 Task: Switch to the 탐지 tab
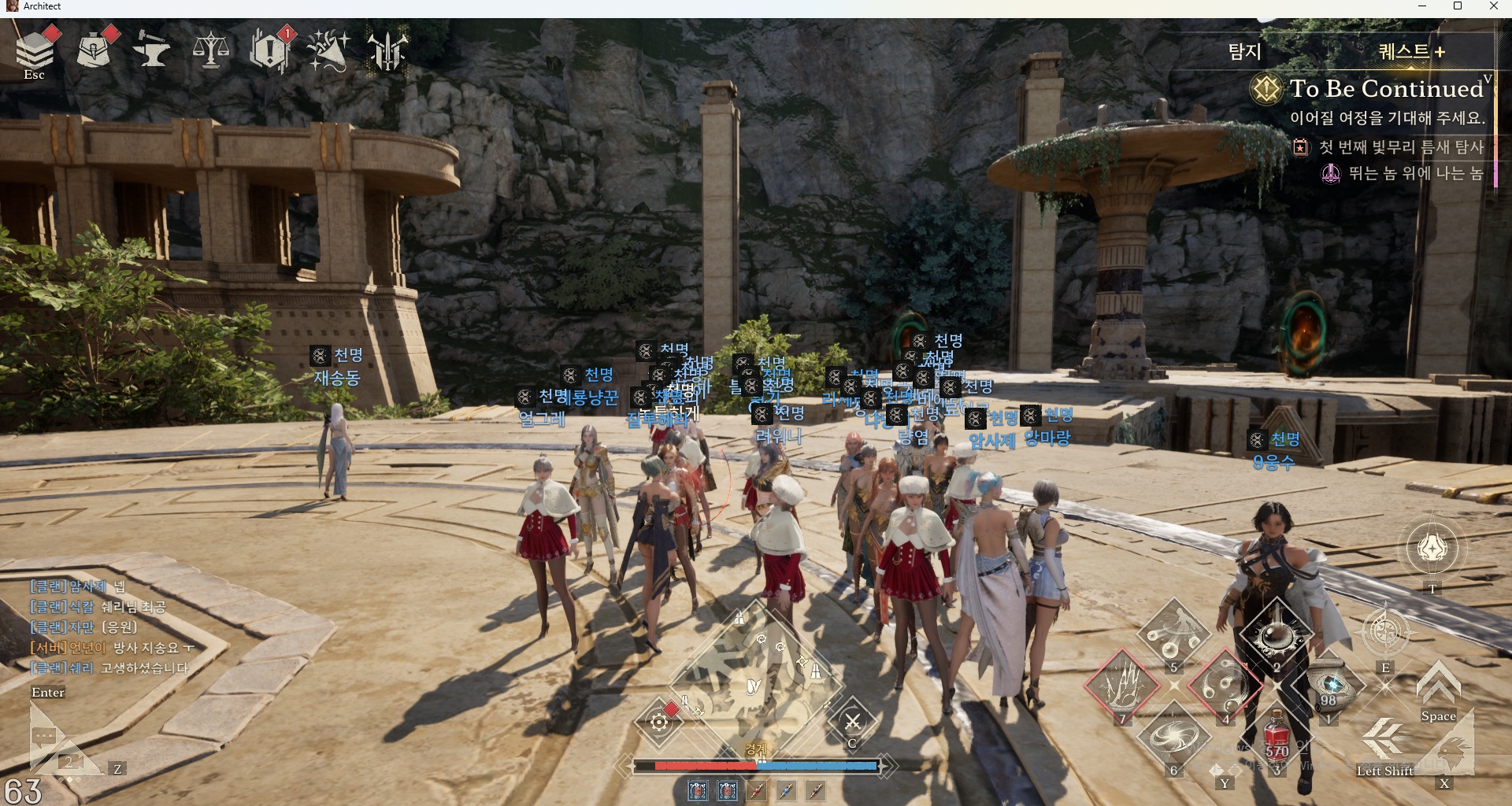tap(1245, 52)
